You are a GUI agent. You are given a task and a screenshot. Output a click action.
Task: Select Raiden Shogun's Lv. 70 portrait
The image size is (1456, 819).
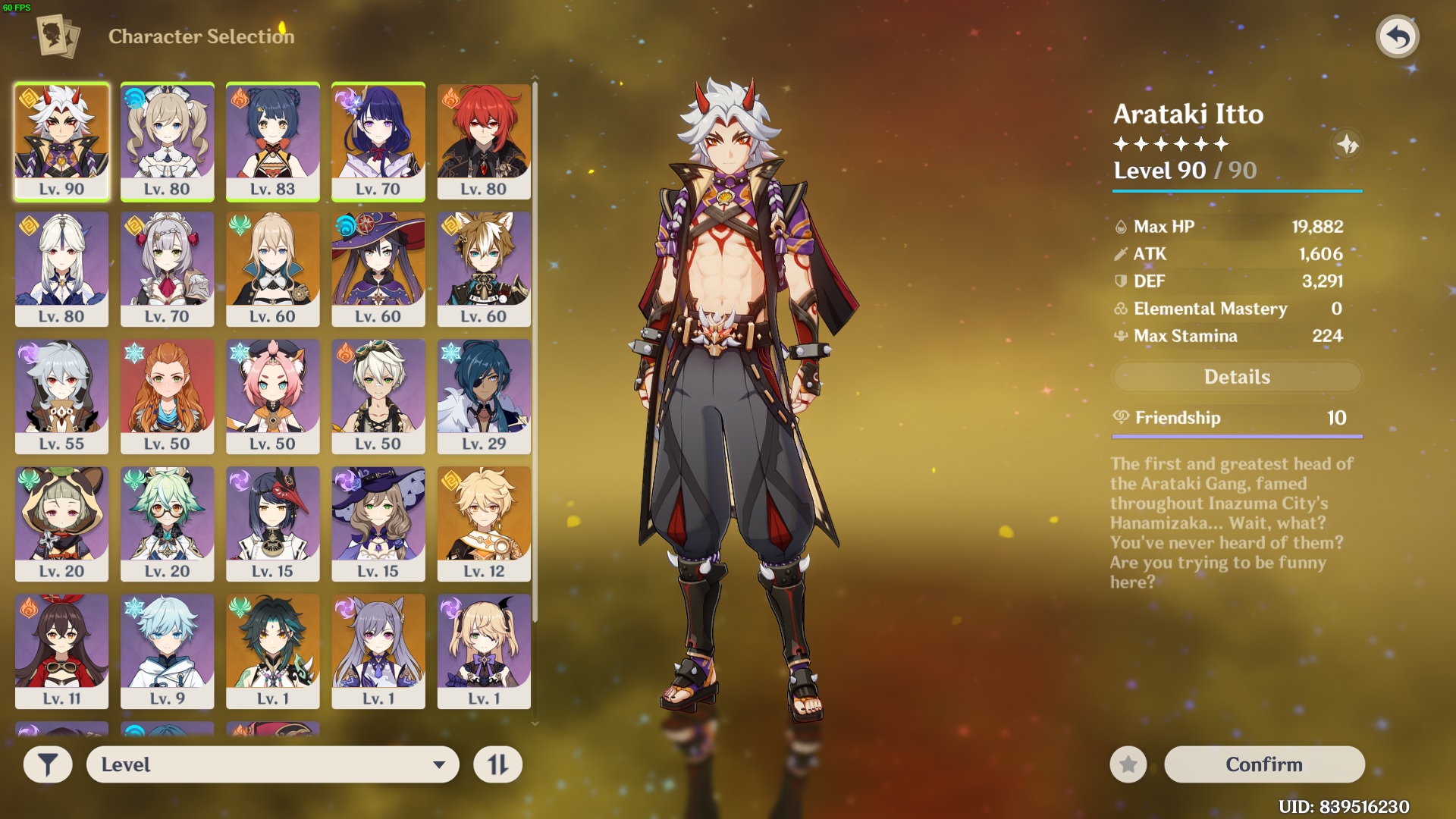tap(379, 141)
